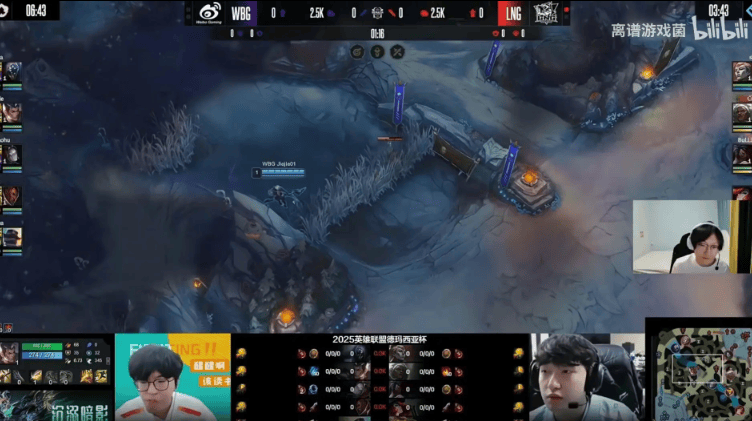Select the streamer webcam with the green background

[172, 377]
